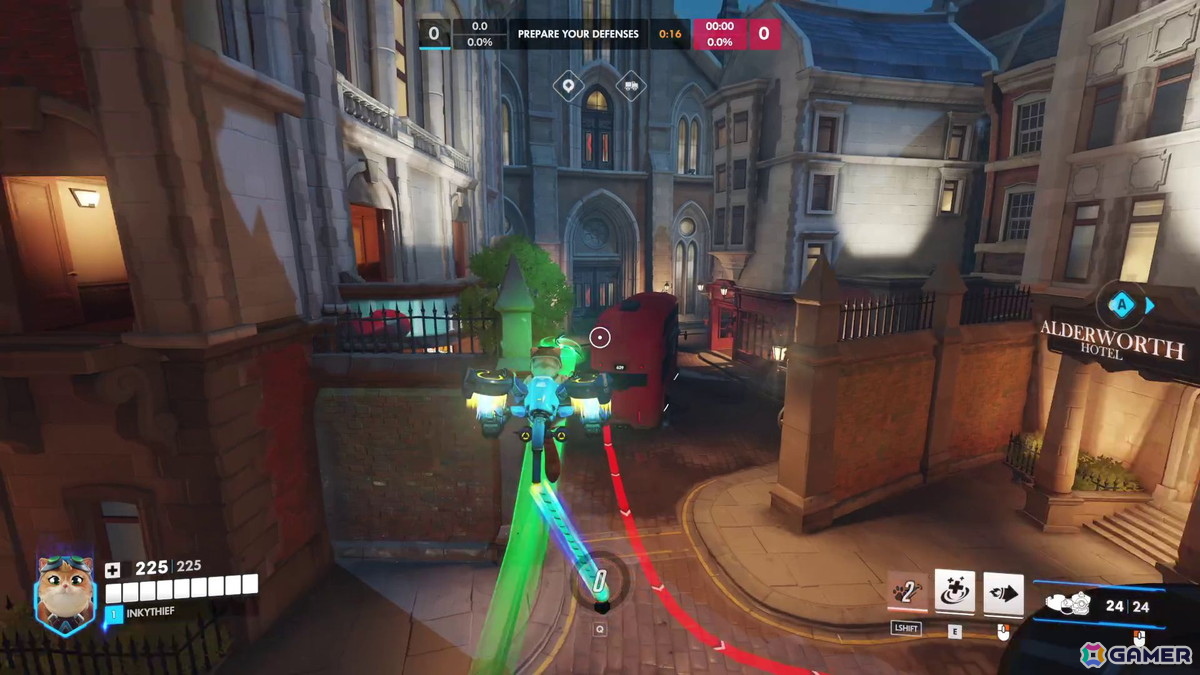1200x675 pixels.
Task: Select the capture point pin objective icon
Action: tap(569, 86)
